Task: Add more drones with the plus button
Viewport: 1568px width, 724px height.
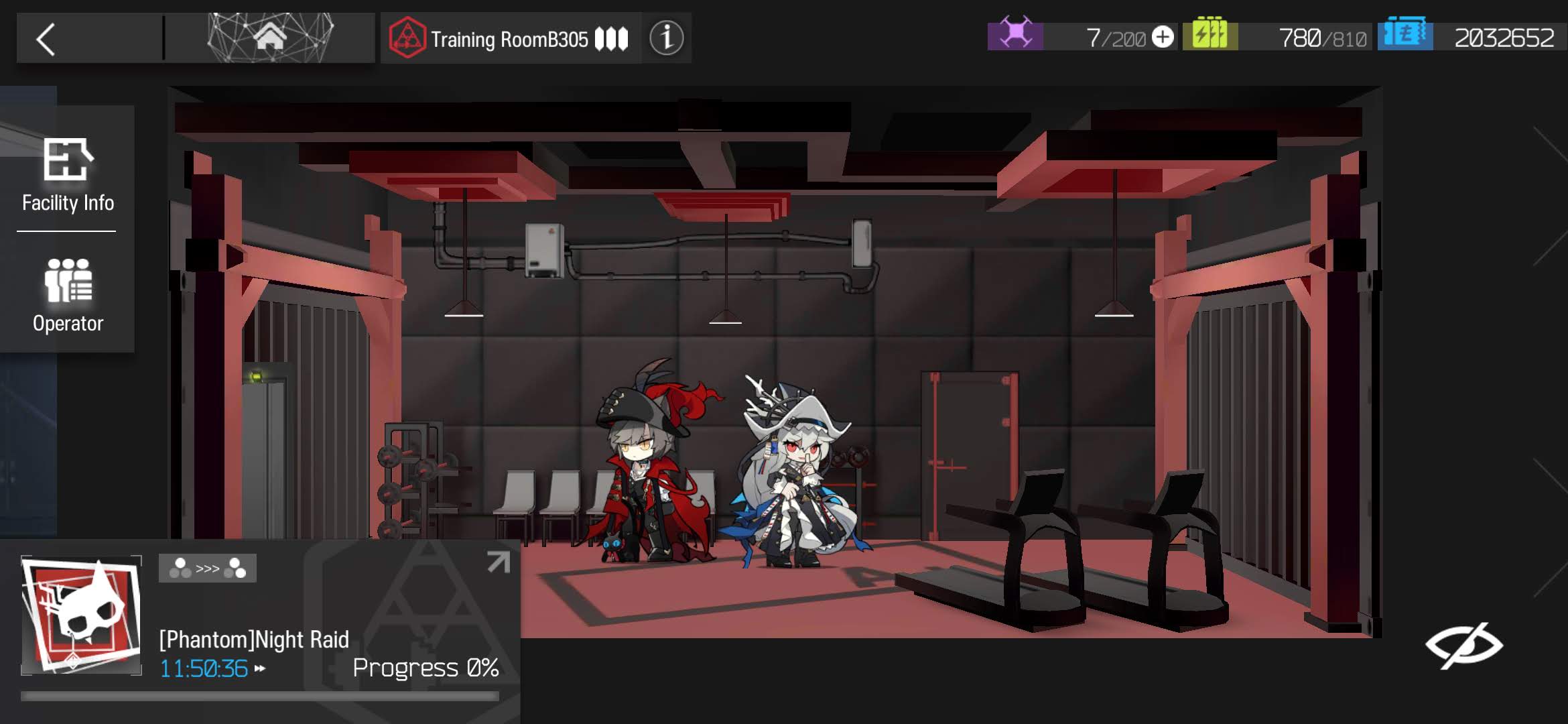Action: (1163, 38)
